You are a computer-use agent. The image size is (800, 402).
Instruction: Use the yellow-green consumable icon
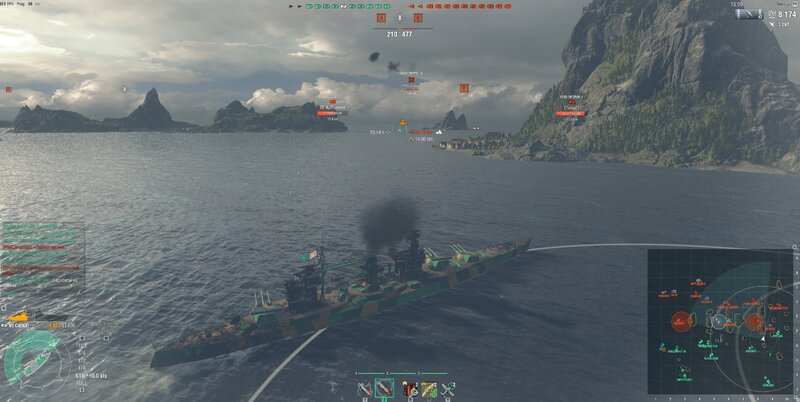point(428,388)
